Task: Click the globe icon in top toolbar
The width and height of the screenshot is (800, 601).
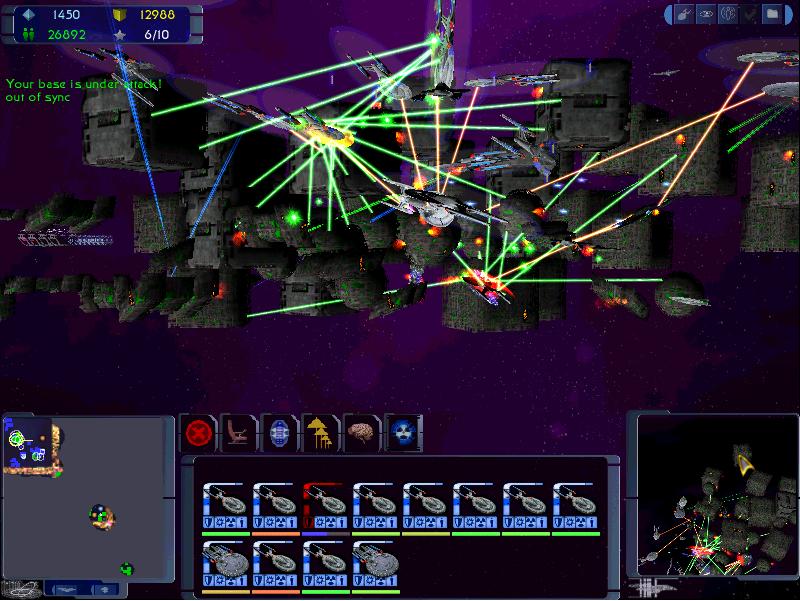Action: pos(729,14)
